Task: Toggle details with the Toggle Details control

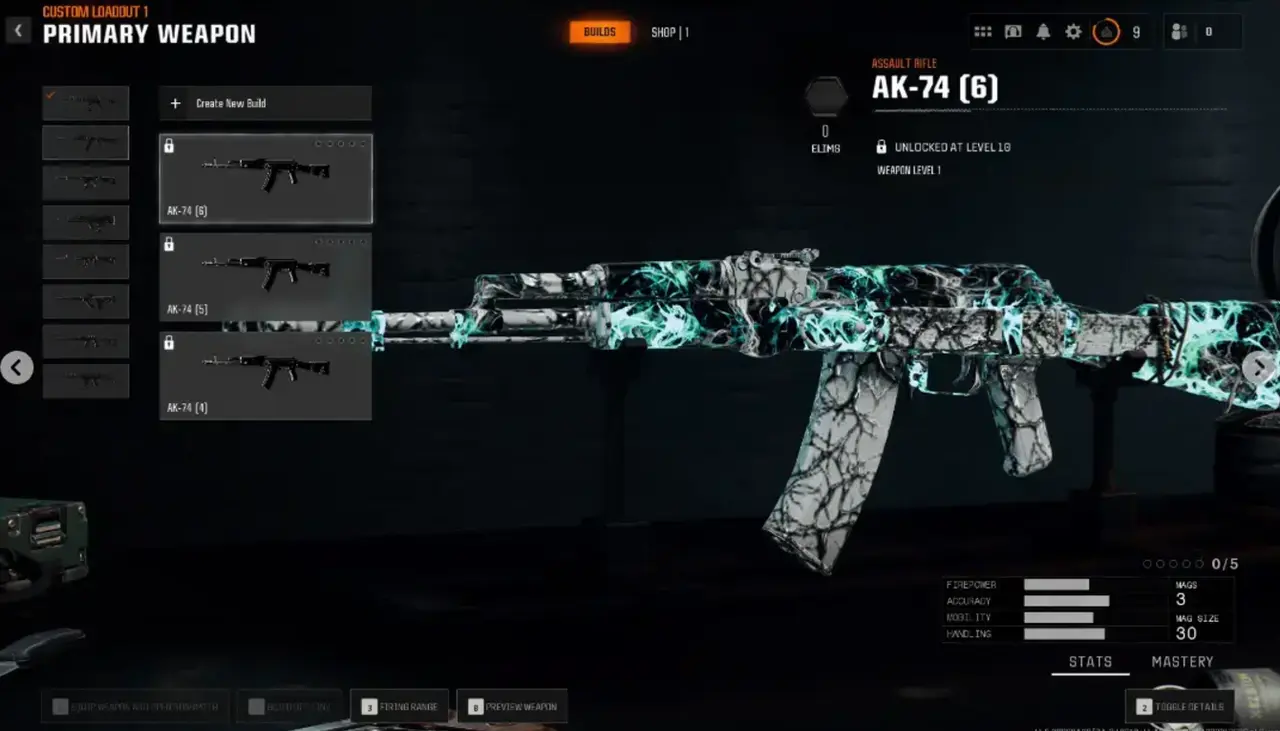Action: pos(1181,706)
